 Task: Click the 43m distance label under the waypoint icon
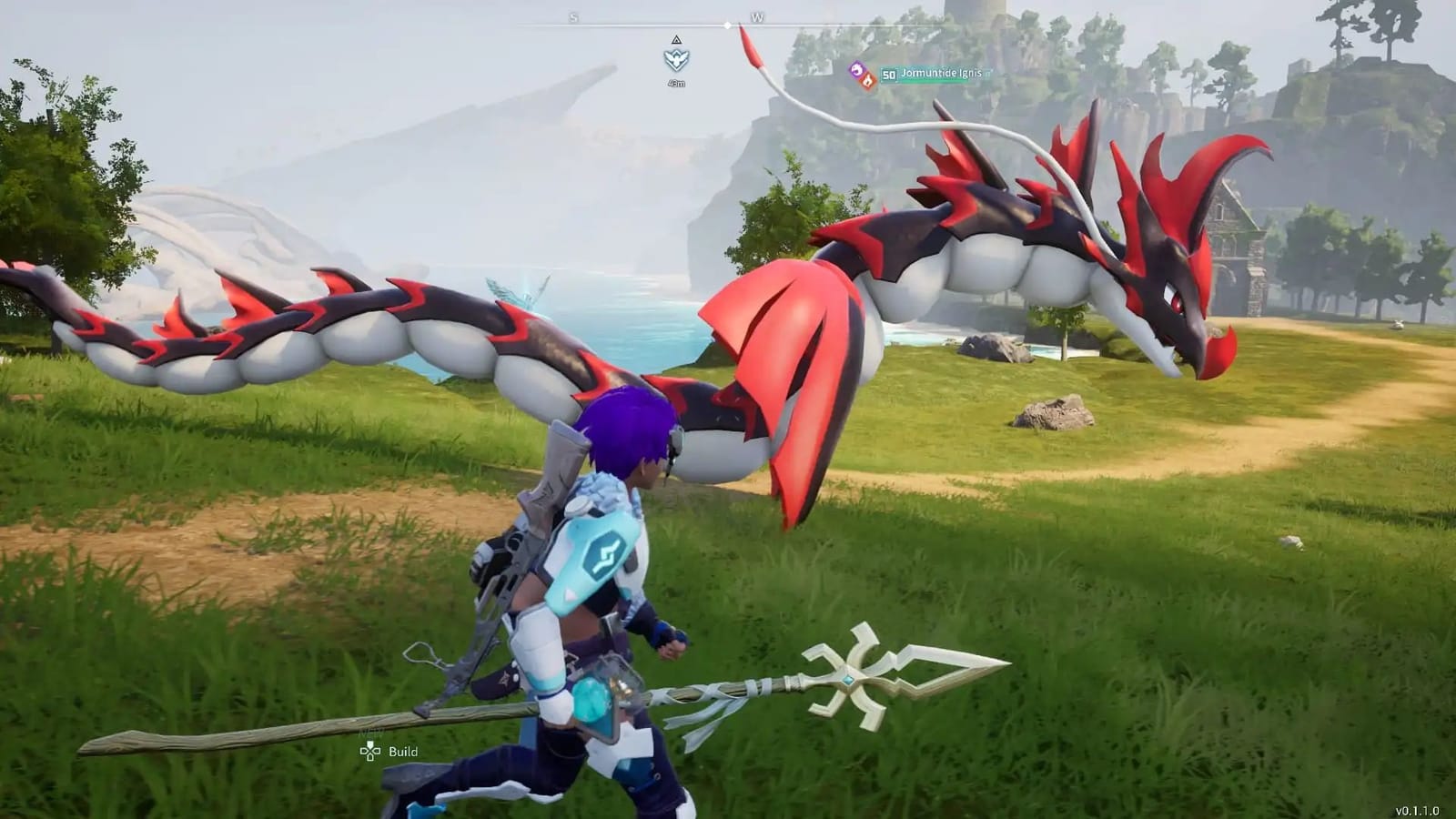675,83
